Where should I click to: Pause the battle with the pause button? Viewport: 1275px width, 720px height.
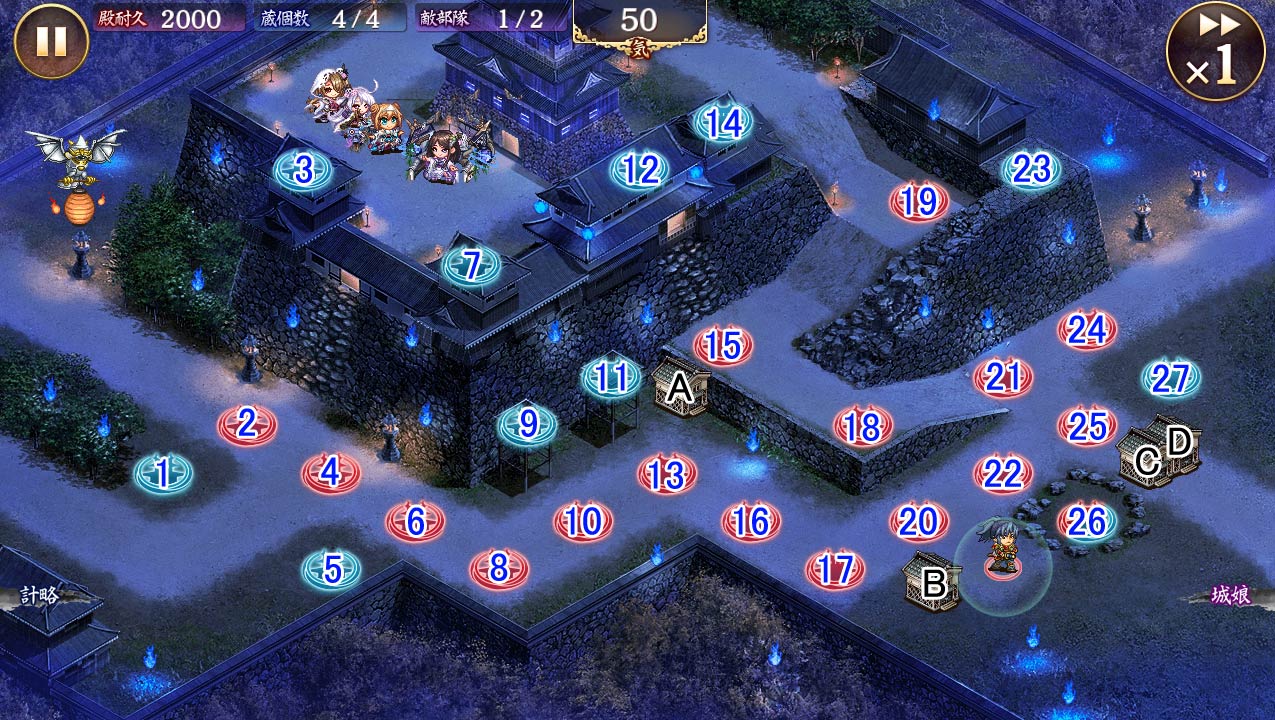tap(50, 41)
